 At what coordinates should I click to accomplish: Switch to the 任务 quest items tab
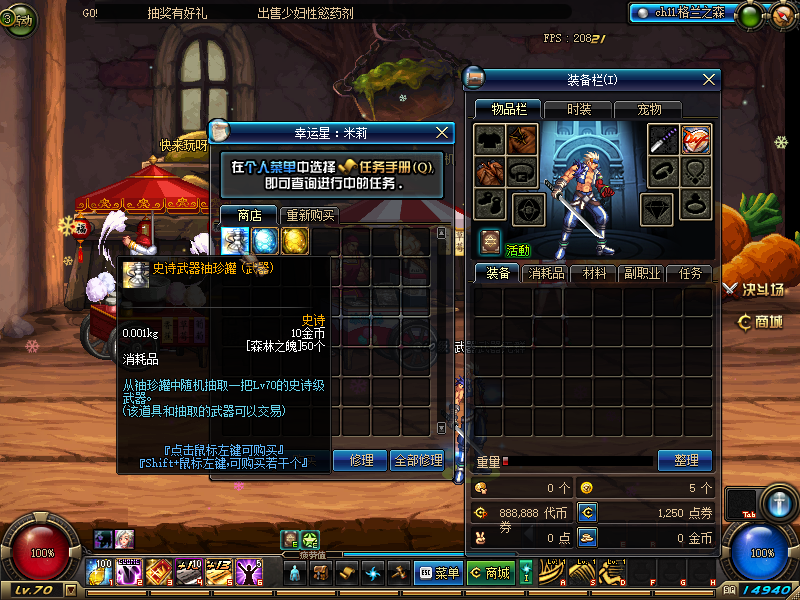[x=690, y=273]
